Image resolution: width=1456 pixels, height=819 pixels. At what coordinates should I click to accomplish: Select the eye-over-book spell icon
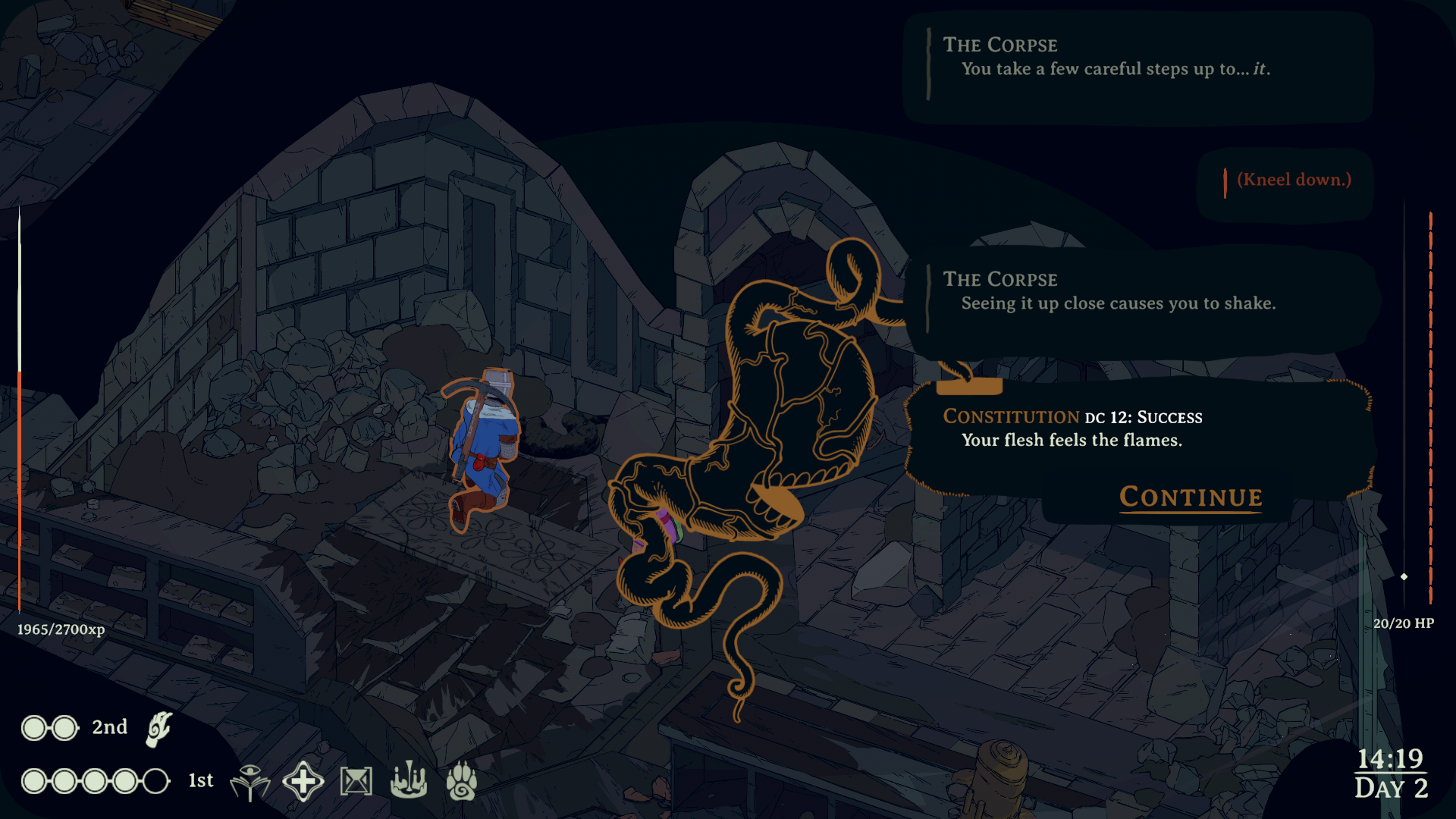pyautogui.click(x=249, y=781)
